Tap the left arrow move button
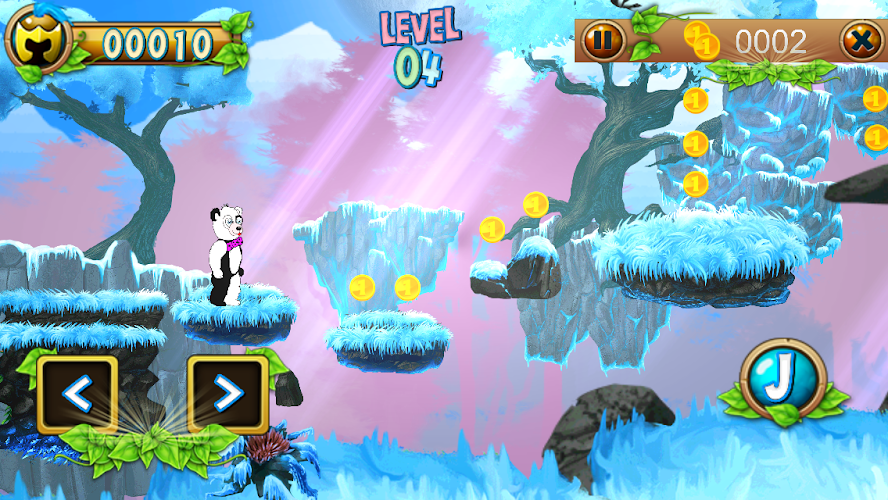888x500 pixels. click(x=77, y=395)
